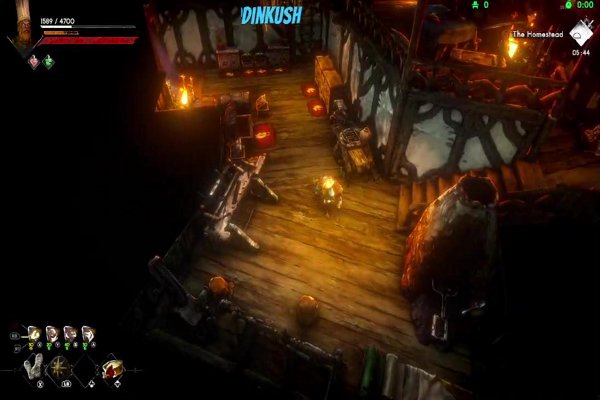This screenshot has height=400, width=600.
Task: Open the weather diamond indicator
Action: (579, 37)
